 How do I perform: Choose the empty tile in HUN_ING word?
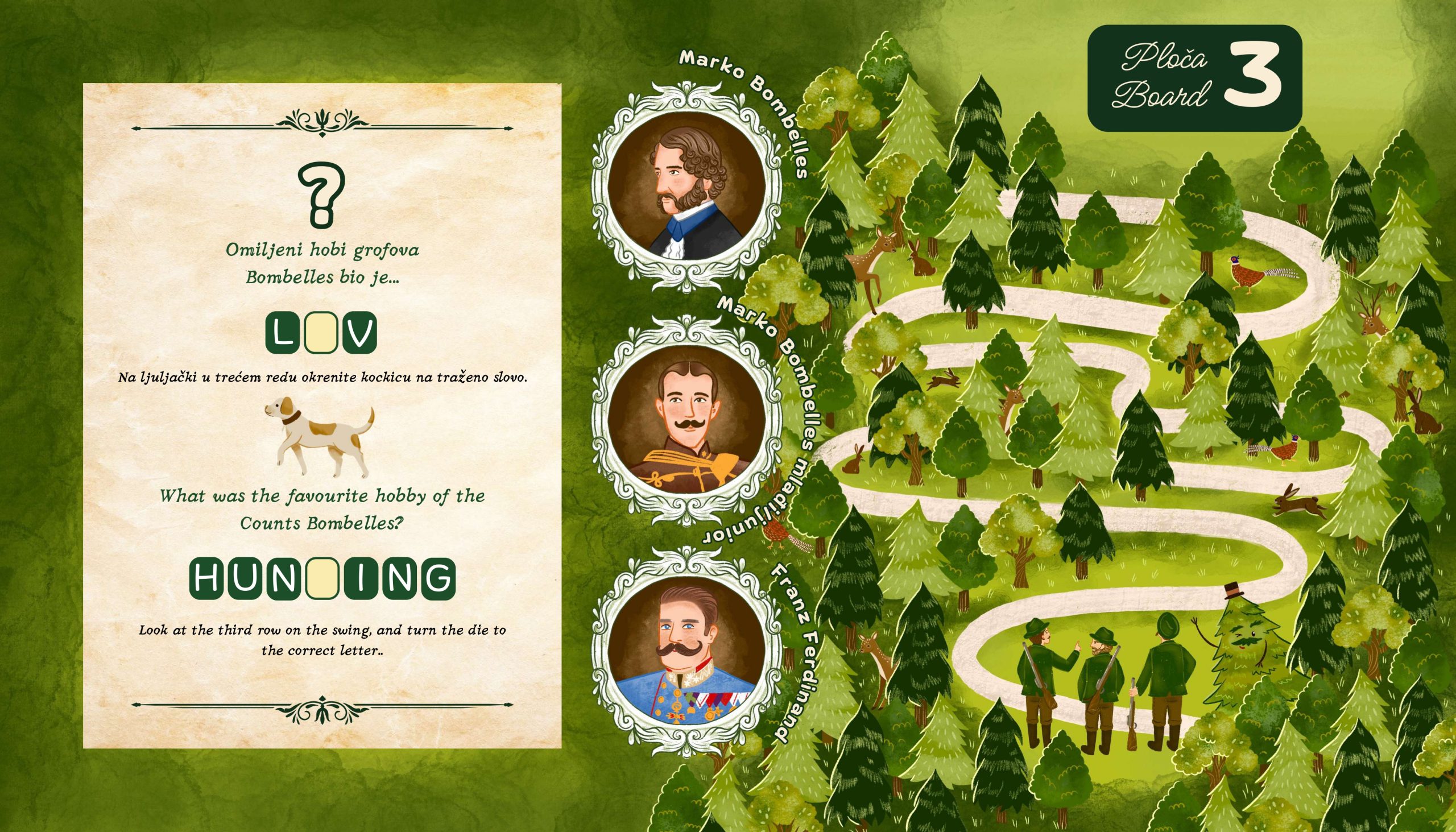click(x=322, y=579)
